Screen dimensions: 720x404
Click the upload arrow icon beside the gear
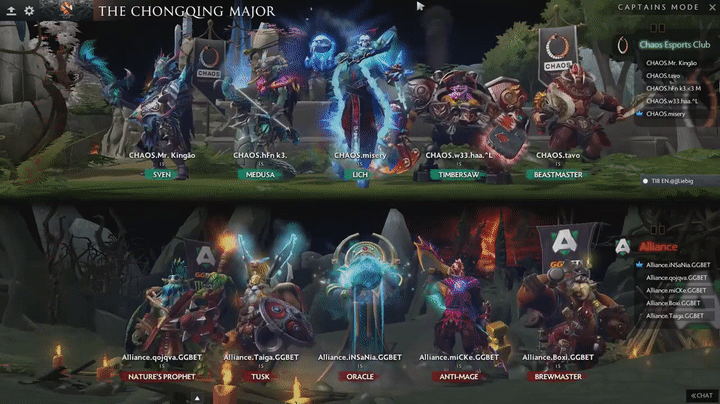[10, 11]
